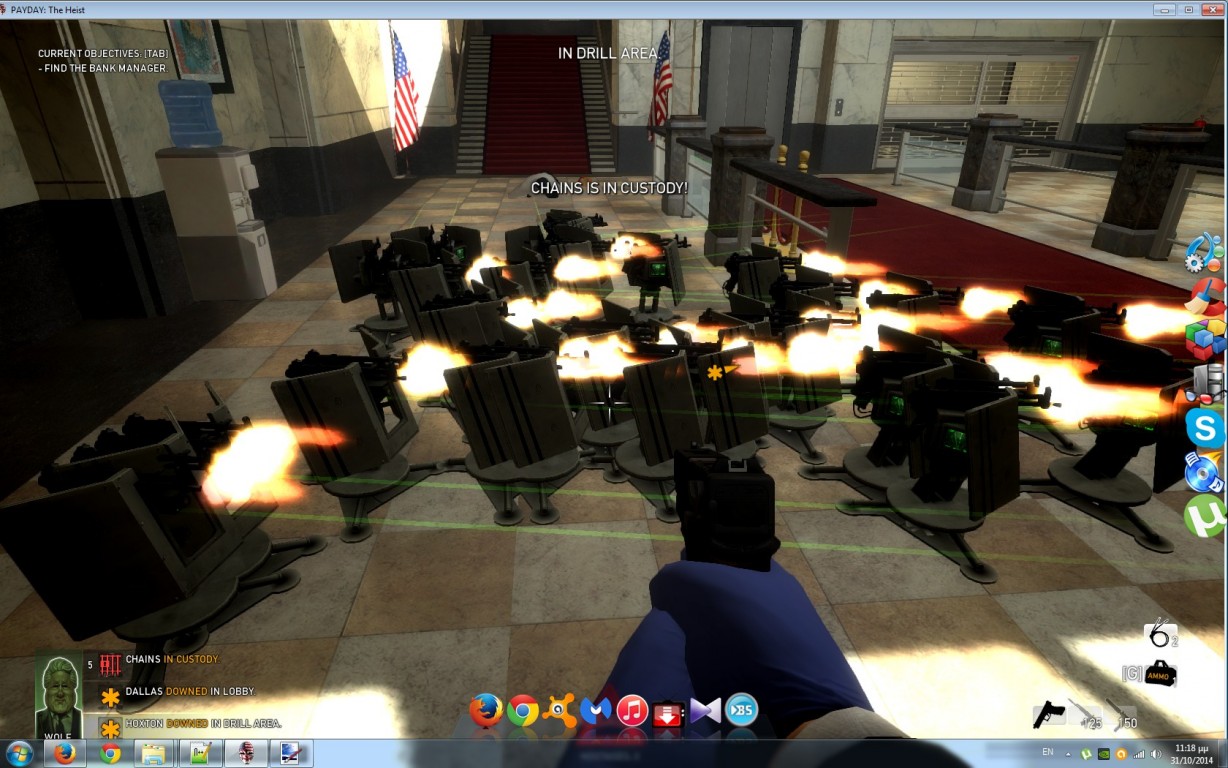Click the Find the Bank Manager objective

[102, 69]
